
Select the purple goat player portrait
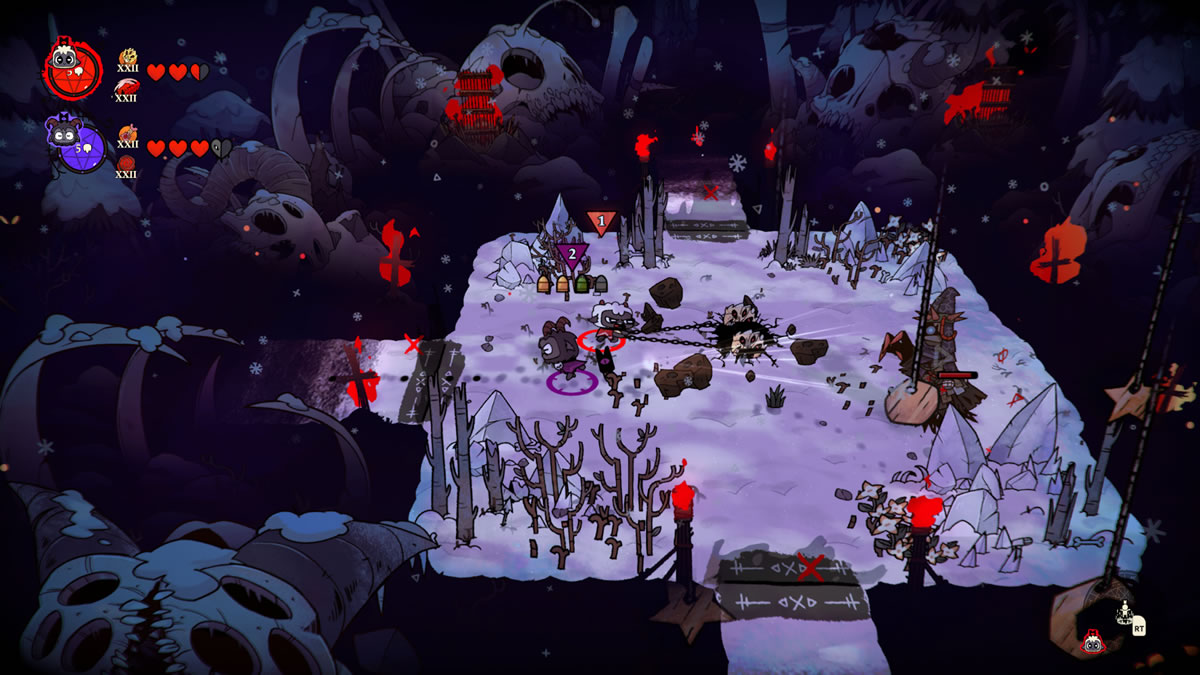[x=76, y=147]
